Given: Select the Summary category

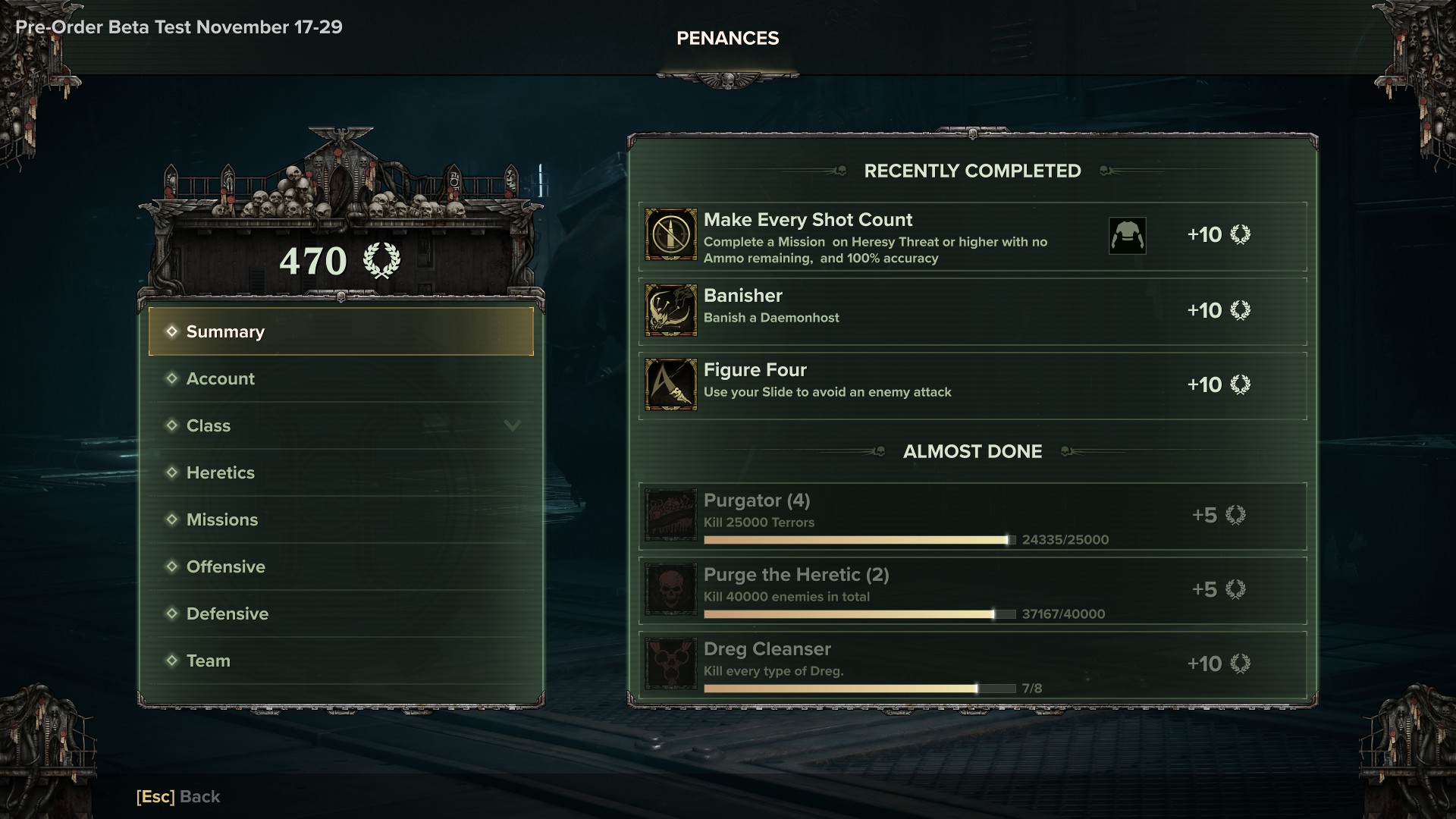Looking at the screenshot, I should click(340, 331).
